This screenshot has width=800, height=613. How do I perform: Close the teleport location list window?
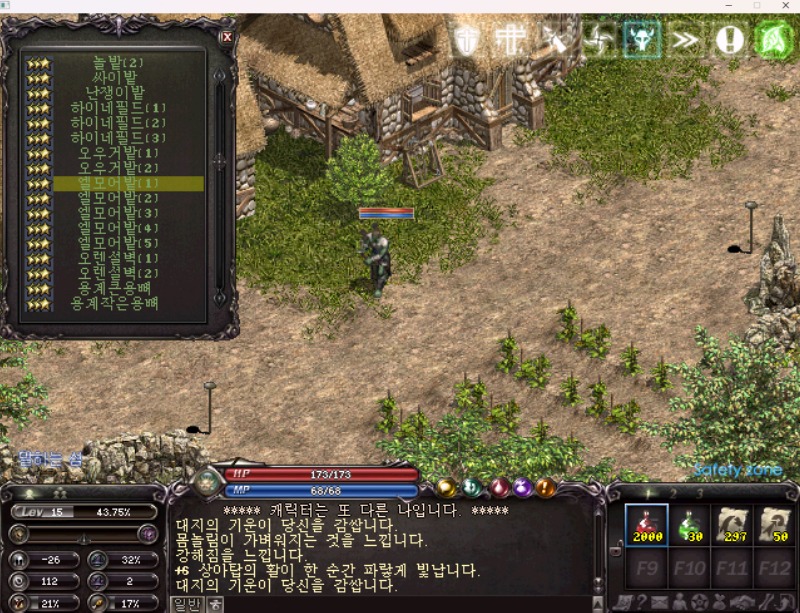coord(226,37)
